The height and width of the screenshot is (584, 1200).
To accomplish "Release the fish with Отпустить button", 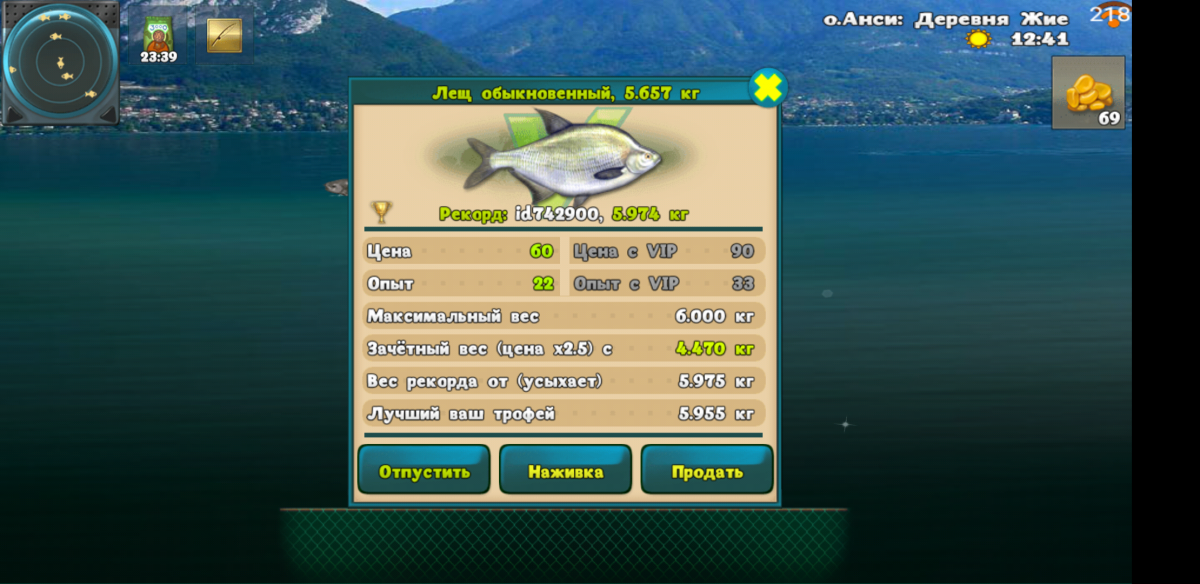I will pyautogui.click(x=424, y=471).
